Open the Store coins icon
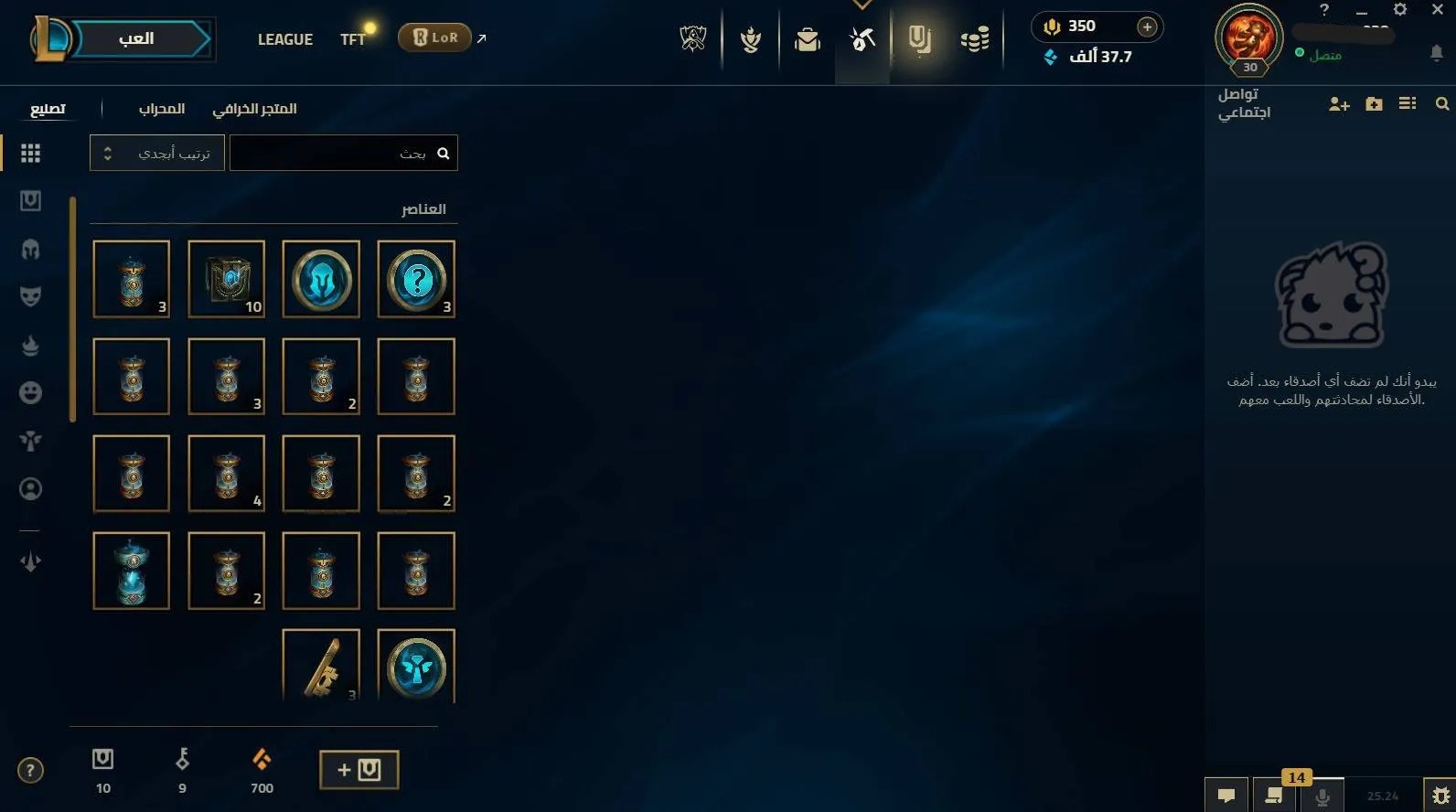 (975, 38)
